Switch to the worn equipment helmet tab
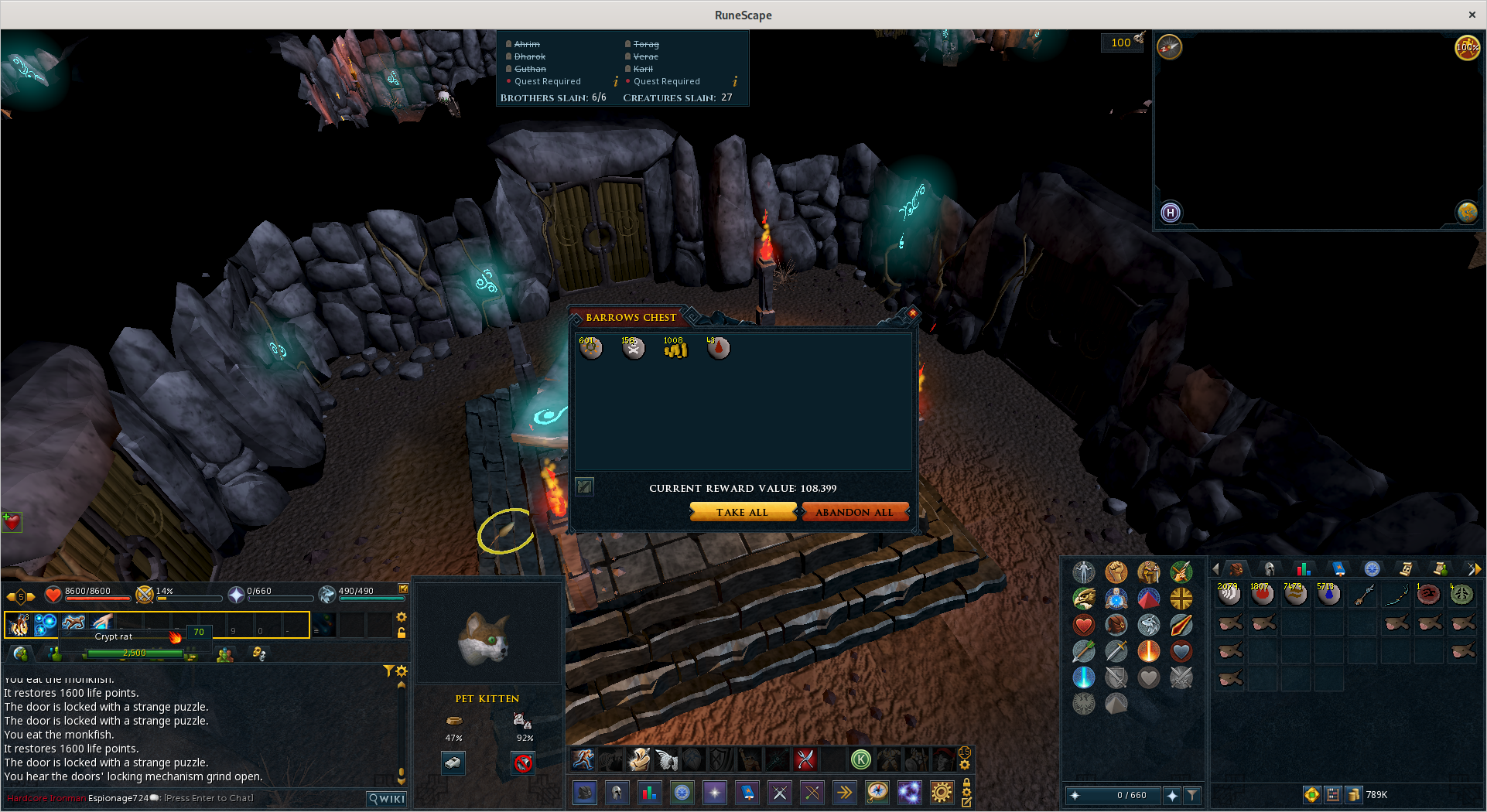 click(x=1269, y=569)
